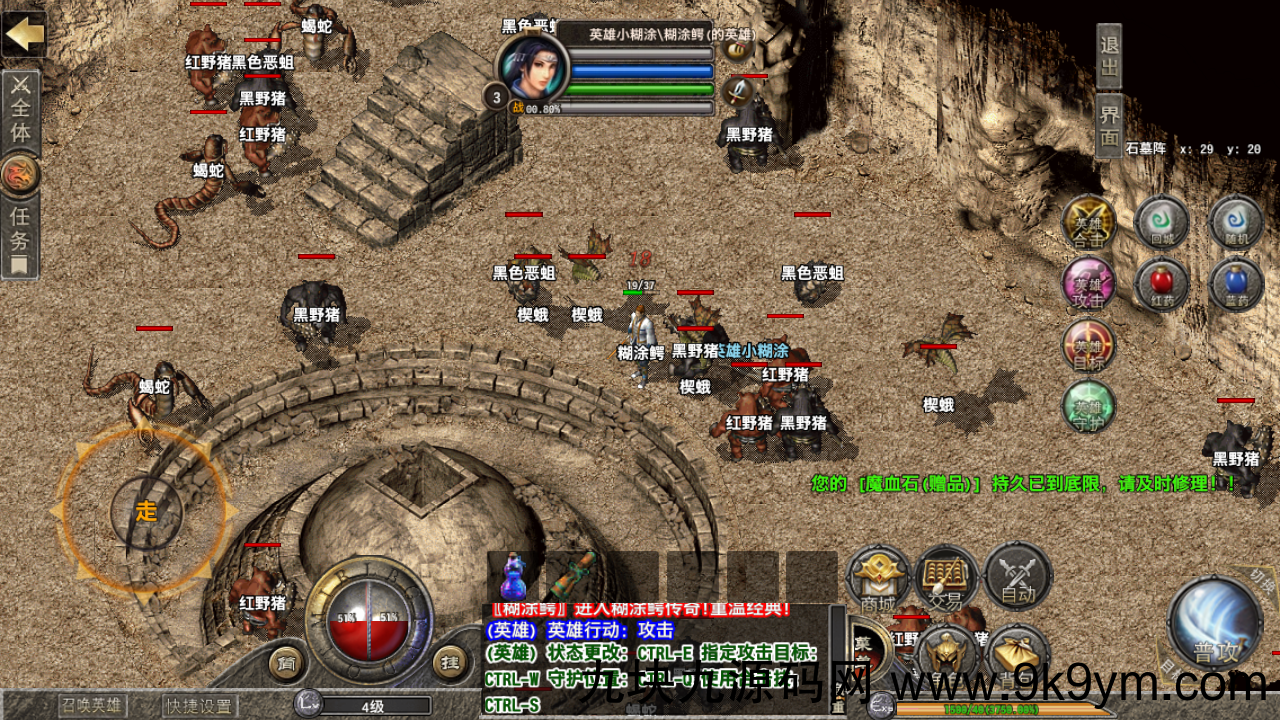Open the 商城 shop
Viewport: 1280px width, 720px height.
tap(878, 578)
